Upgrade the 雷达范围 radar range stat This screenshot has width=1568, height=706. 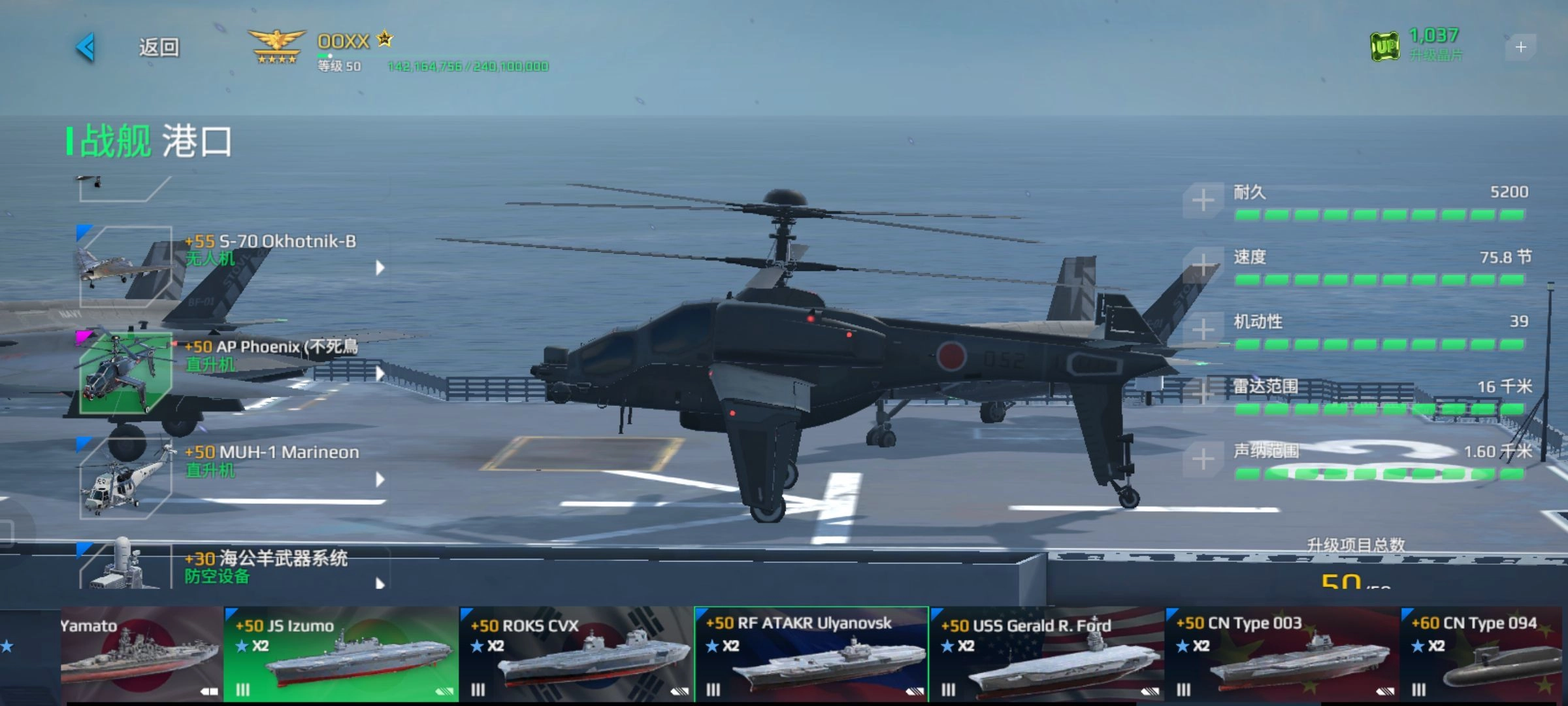(1203, 394)
